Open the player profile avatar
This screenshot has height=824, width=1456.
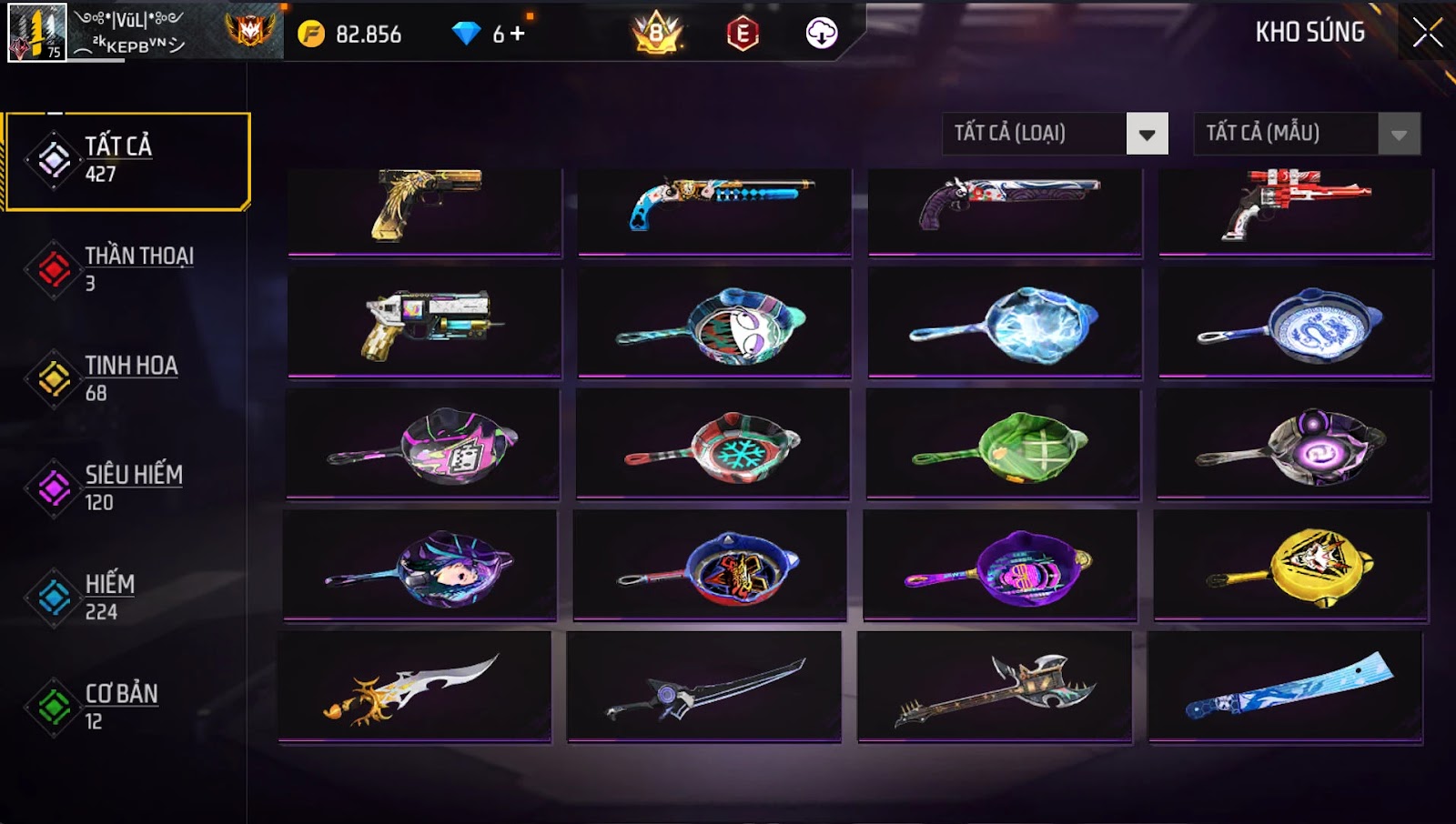37,33
